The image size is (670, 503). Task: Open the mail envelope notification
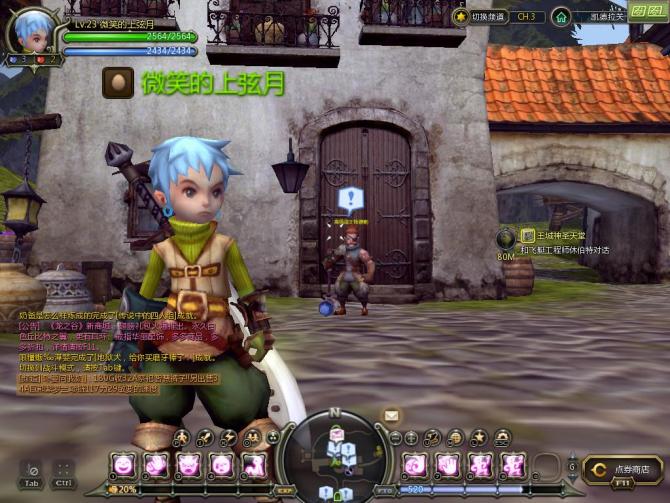[391, 414]
